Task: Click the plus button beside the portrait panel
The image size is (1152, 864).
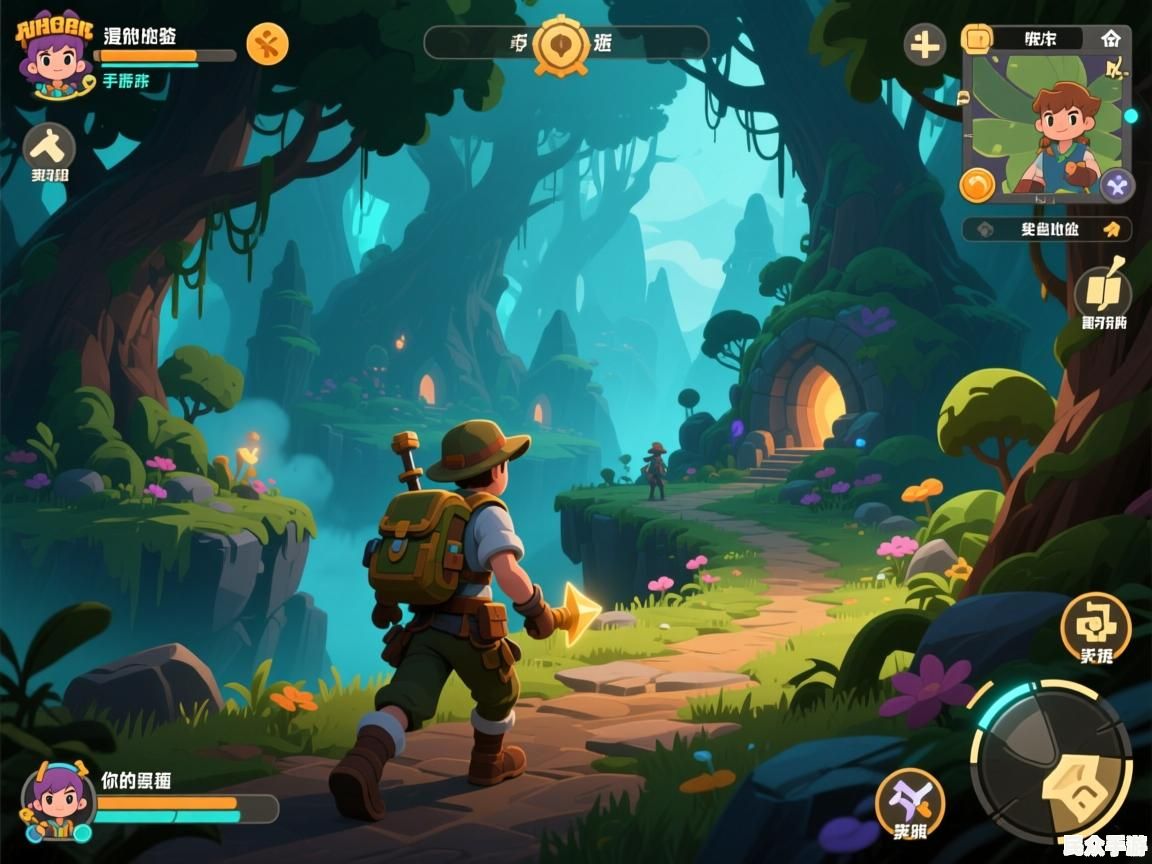Action: pyautogui.click(x=925, y=45)
